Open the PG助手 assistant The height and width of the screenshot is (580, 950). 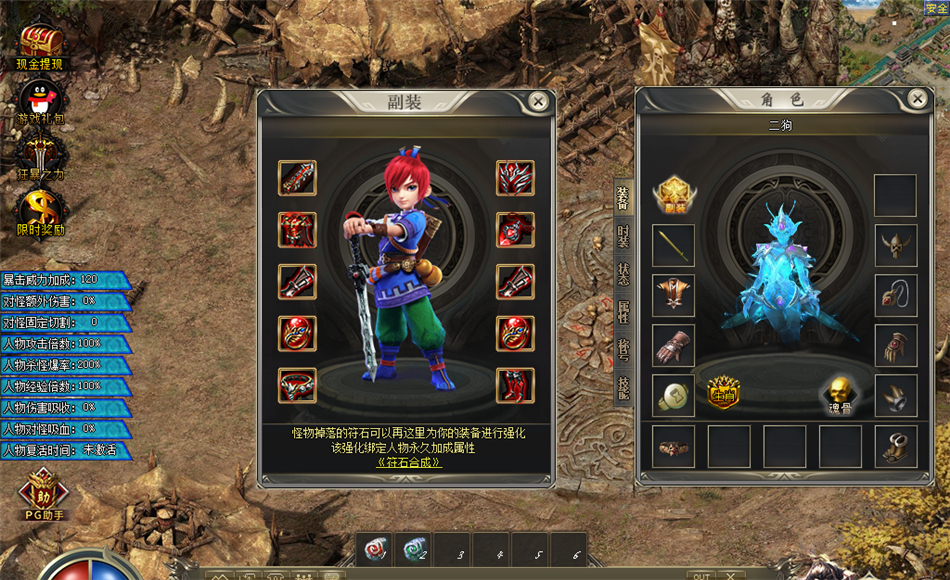click(x=43, y=492)
